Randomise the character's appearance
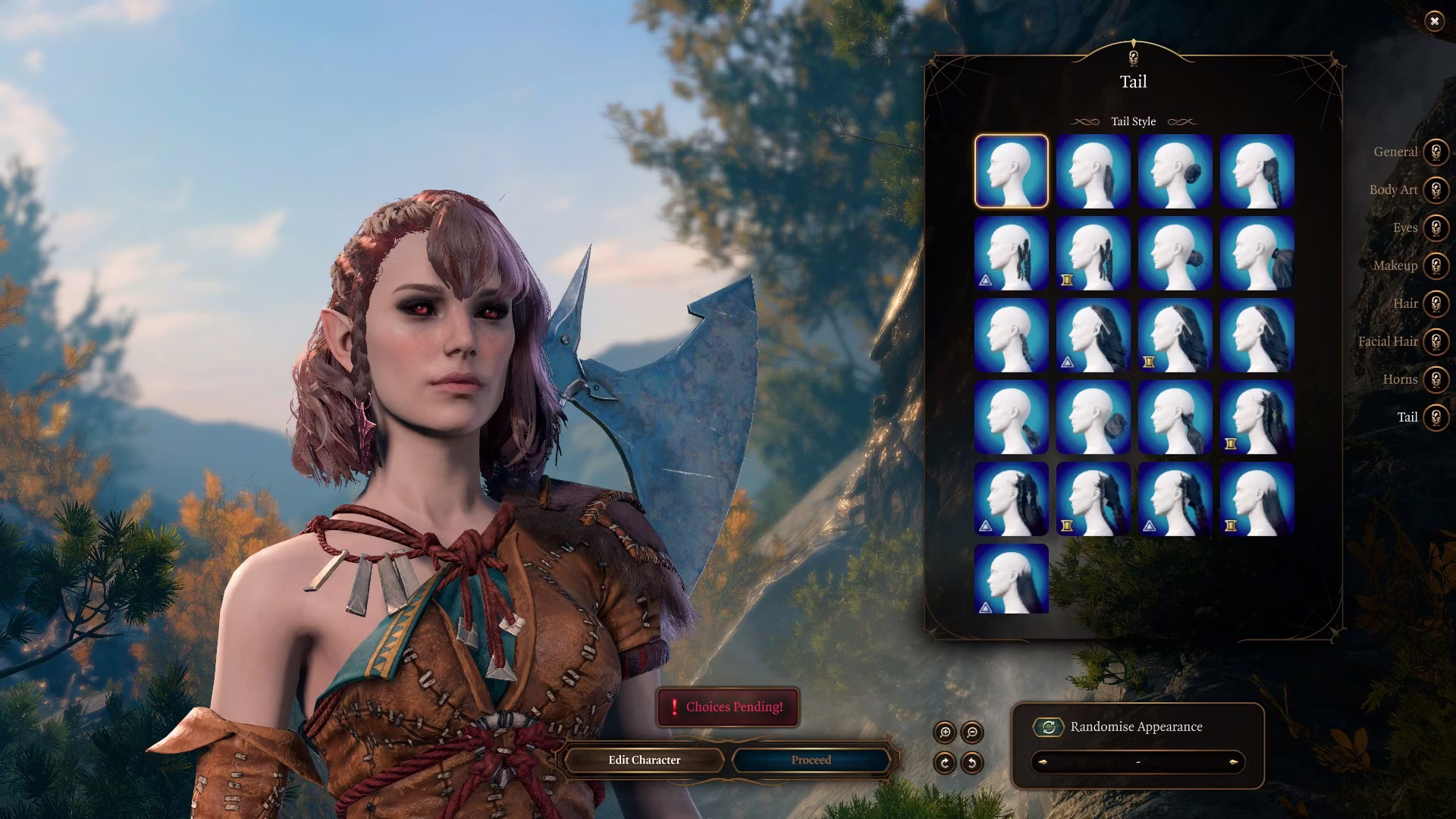 [1049, 726]
